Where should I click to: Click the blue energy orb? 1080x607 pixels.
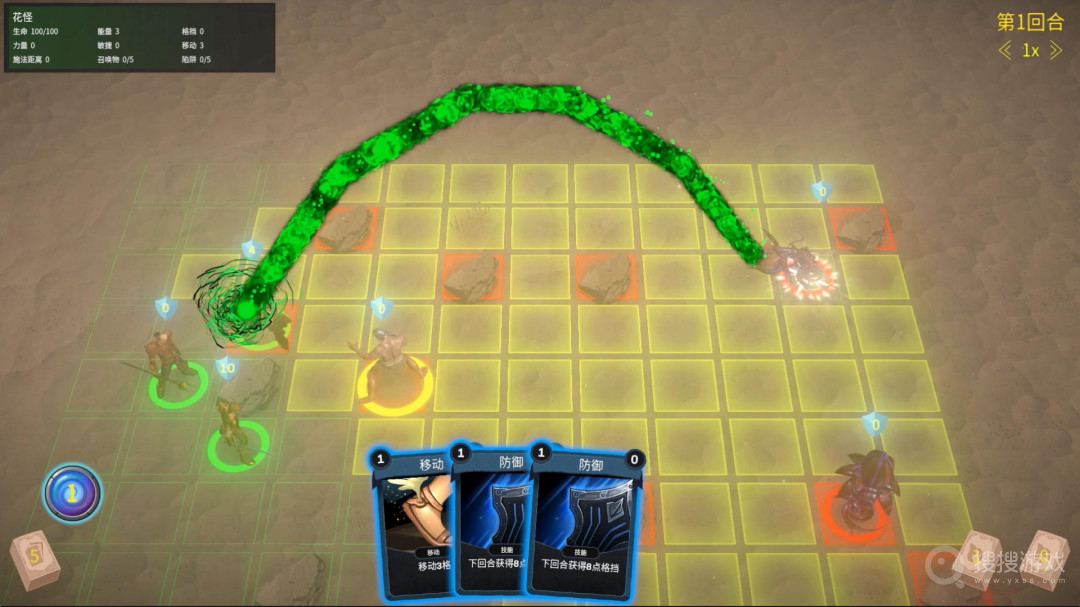pyautogui.click(x=72, y=492)
